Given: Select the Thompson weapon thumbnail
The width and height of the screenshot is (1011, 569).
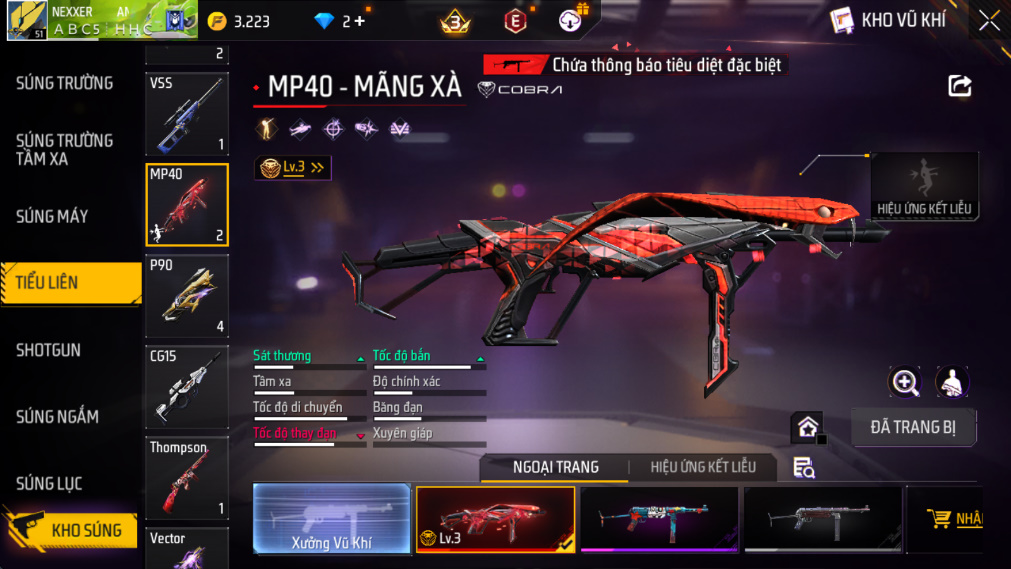Looking at the screenshot, I should pos(187,479).
